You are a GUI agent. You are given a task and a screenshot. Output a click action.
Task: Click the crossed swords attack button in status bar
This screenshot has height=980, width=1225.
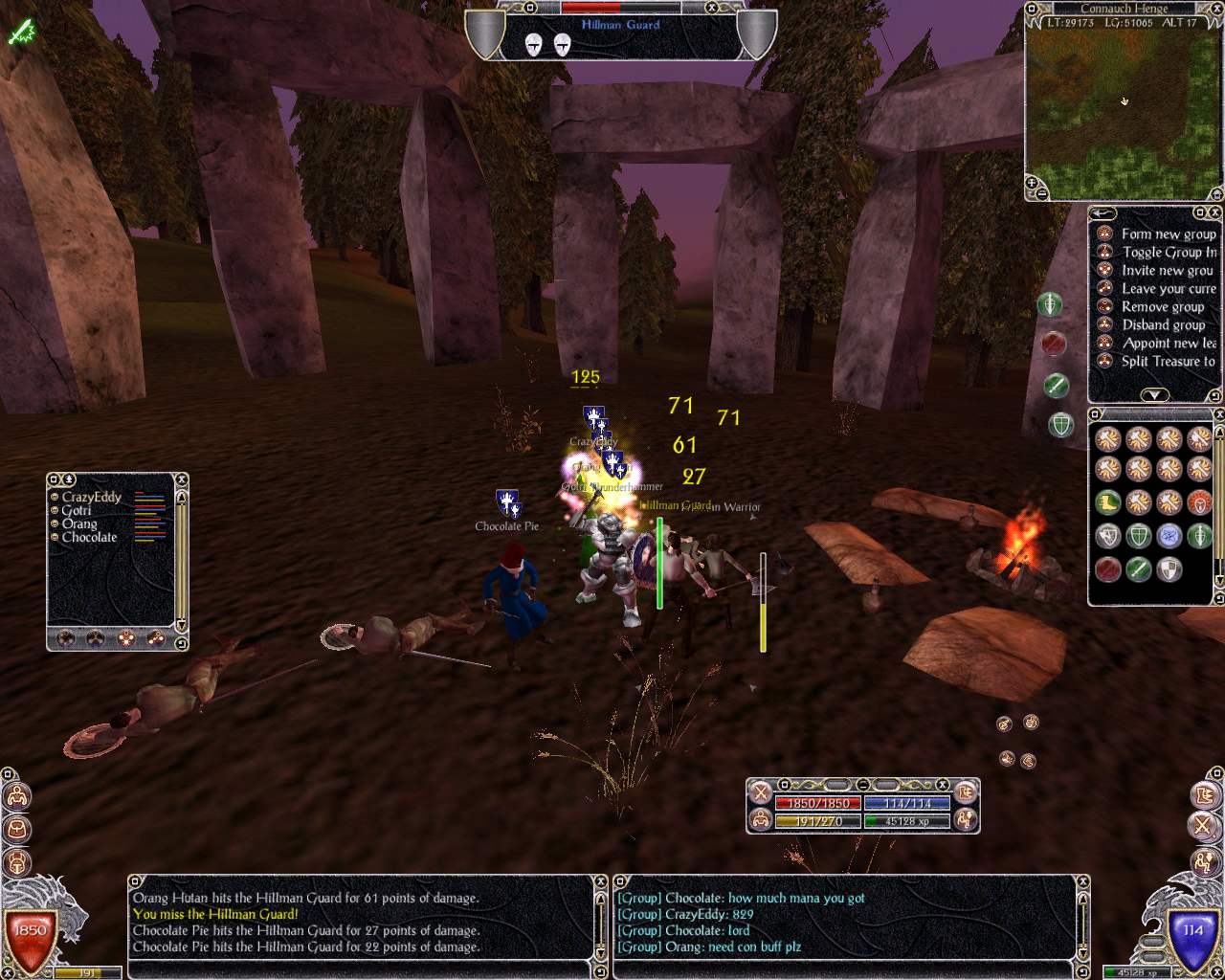point(761,792)
